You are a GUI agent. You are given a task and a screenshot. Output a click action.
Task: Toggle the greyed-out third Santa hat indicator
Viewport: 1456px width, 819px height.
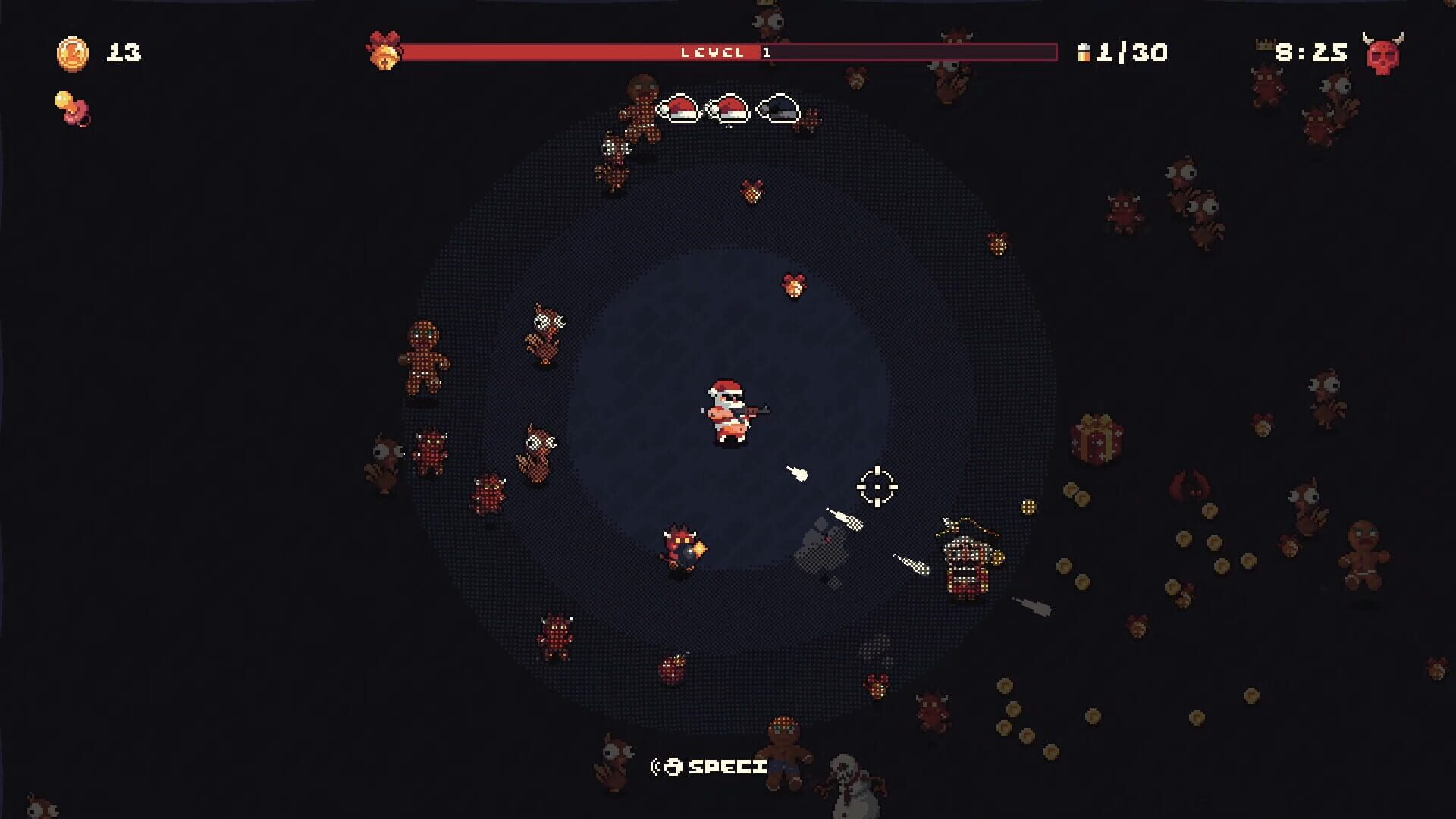(776, 109)
